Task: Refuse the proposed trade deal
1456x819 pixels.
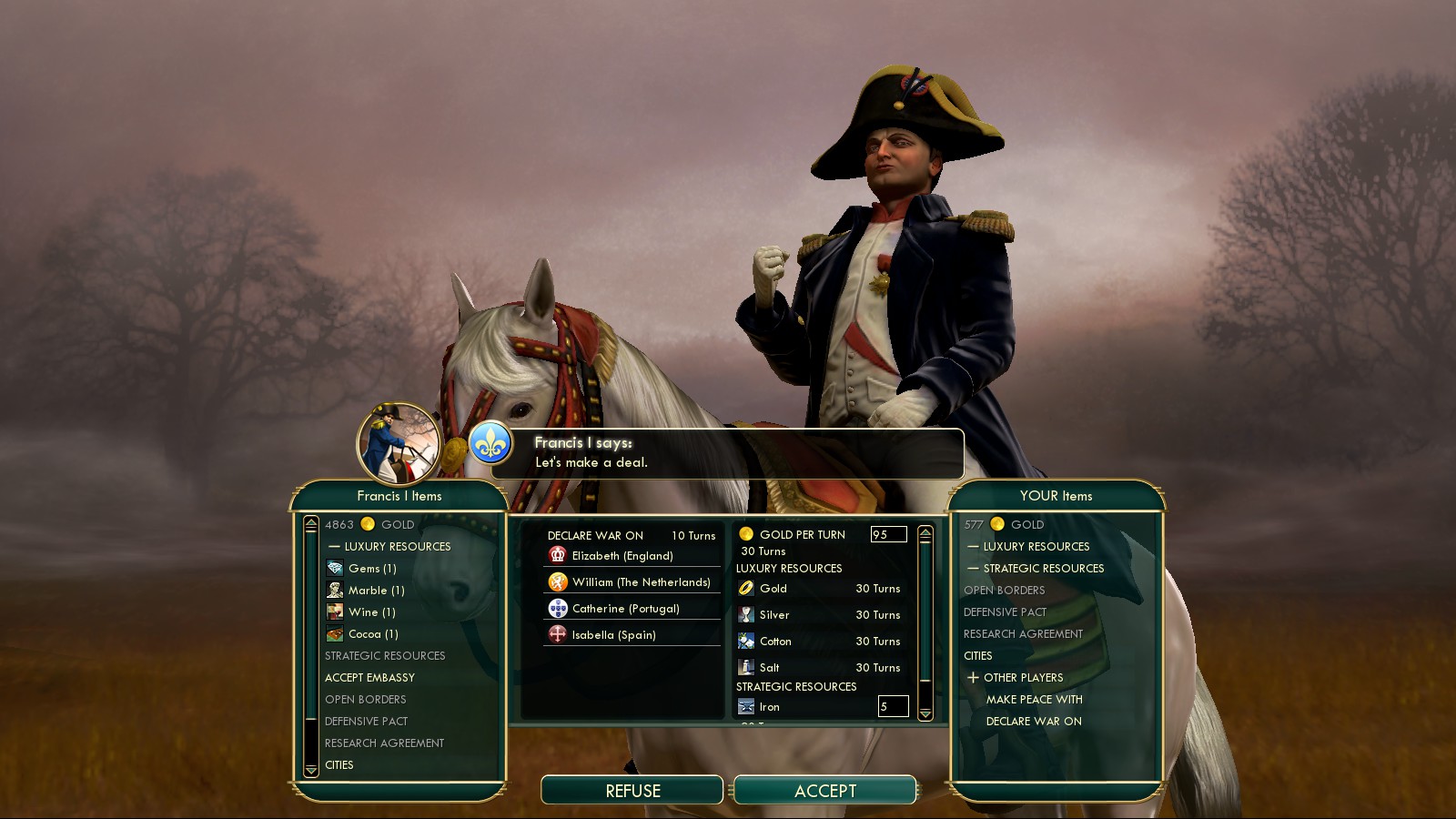Action: tap(632, 791)
